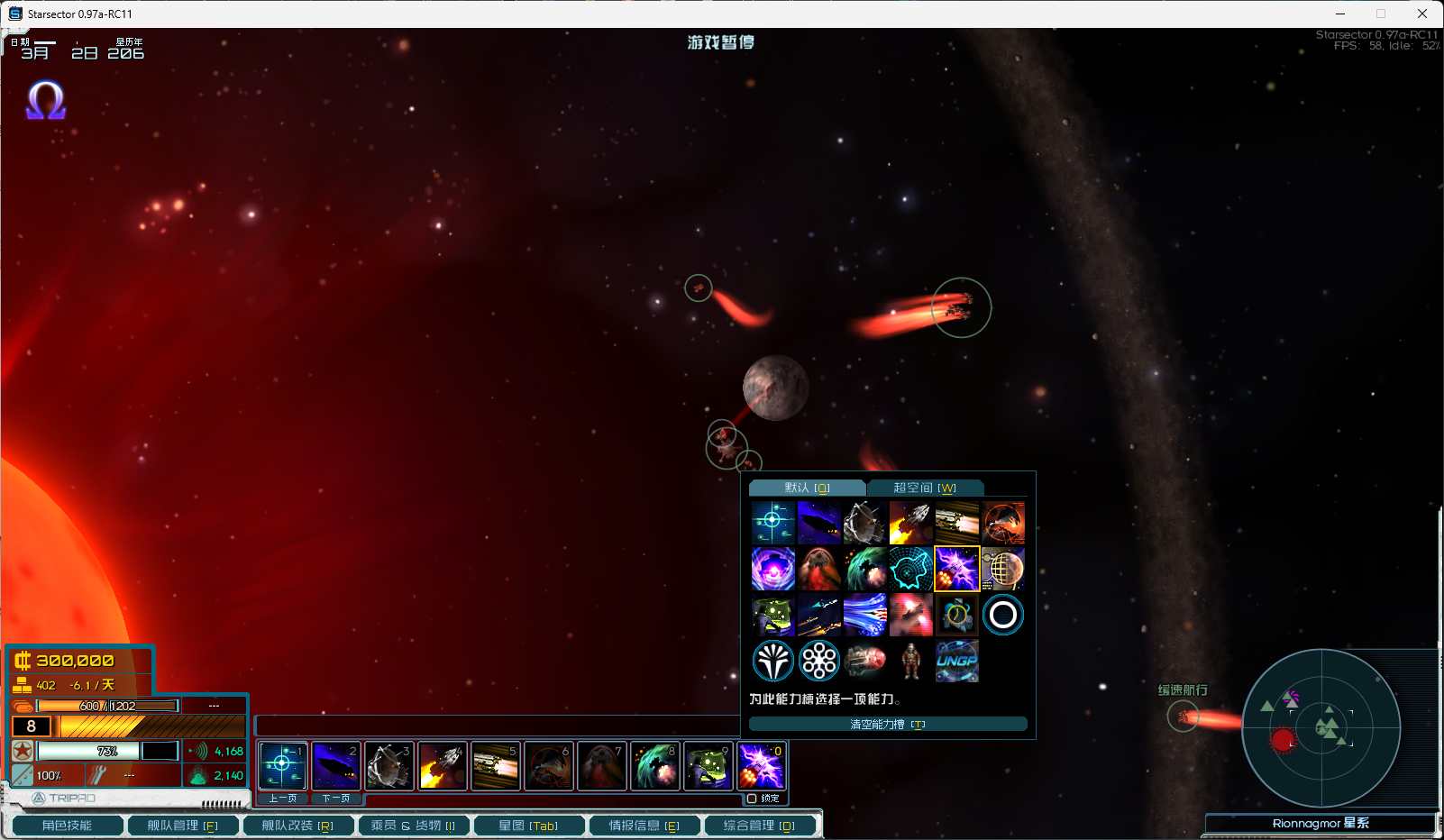Click hotbar slot 0 purple lightning ability
1444x840 pixels.
pos(762,766)
